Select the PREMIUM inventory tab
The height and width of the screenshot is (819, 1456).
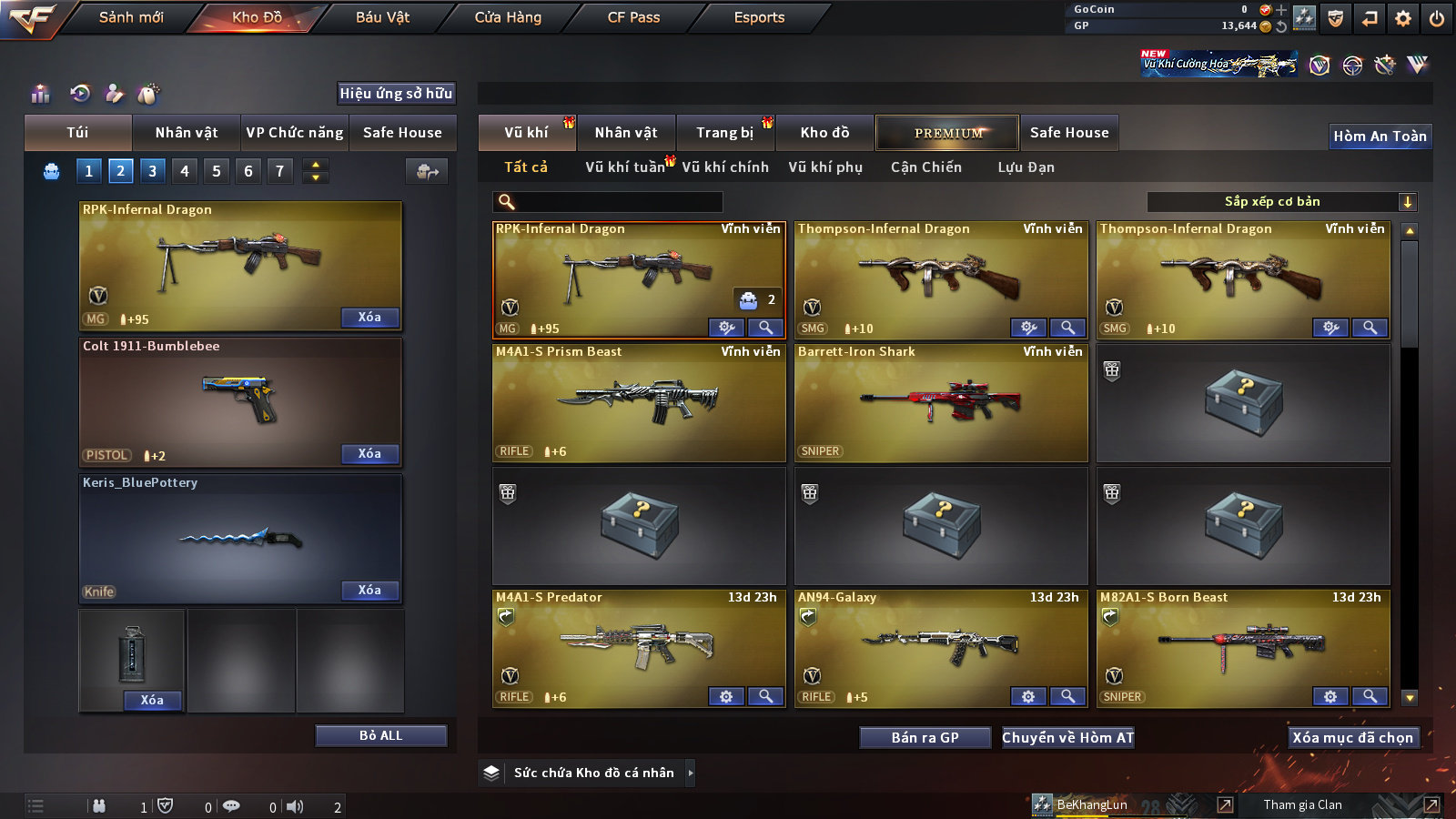tap(947, 133)
